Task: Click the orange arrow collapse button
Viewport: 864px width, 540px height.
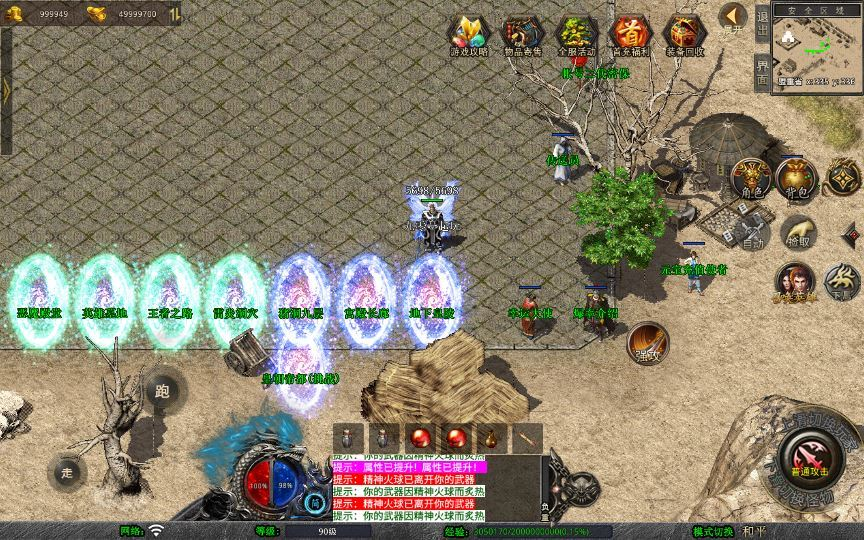Action: point(733,17)
